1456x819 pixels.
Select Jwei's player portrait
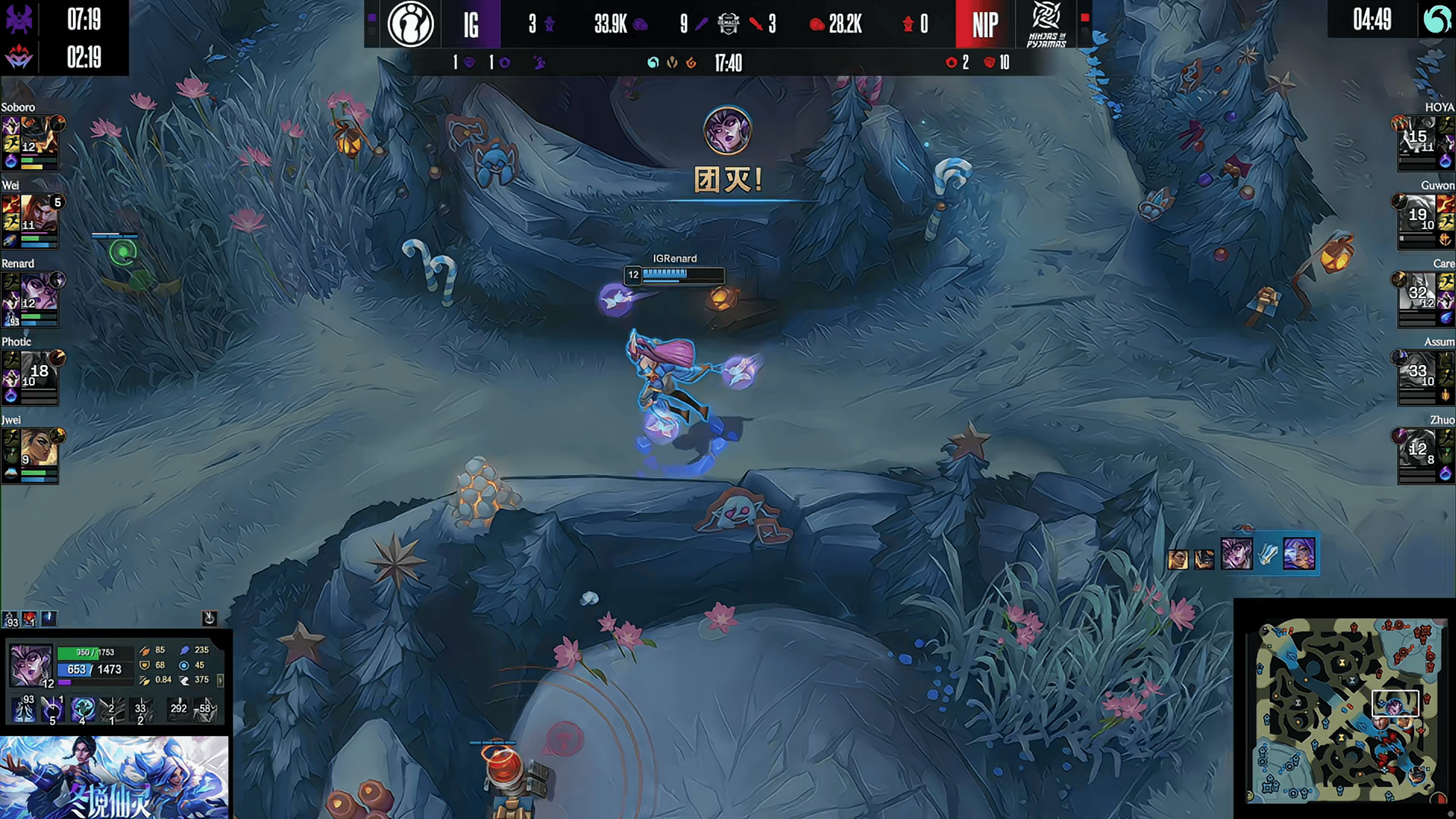pyautogui.click(x=39, y=448)
